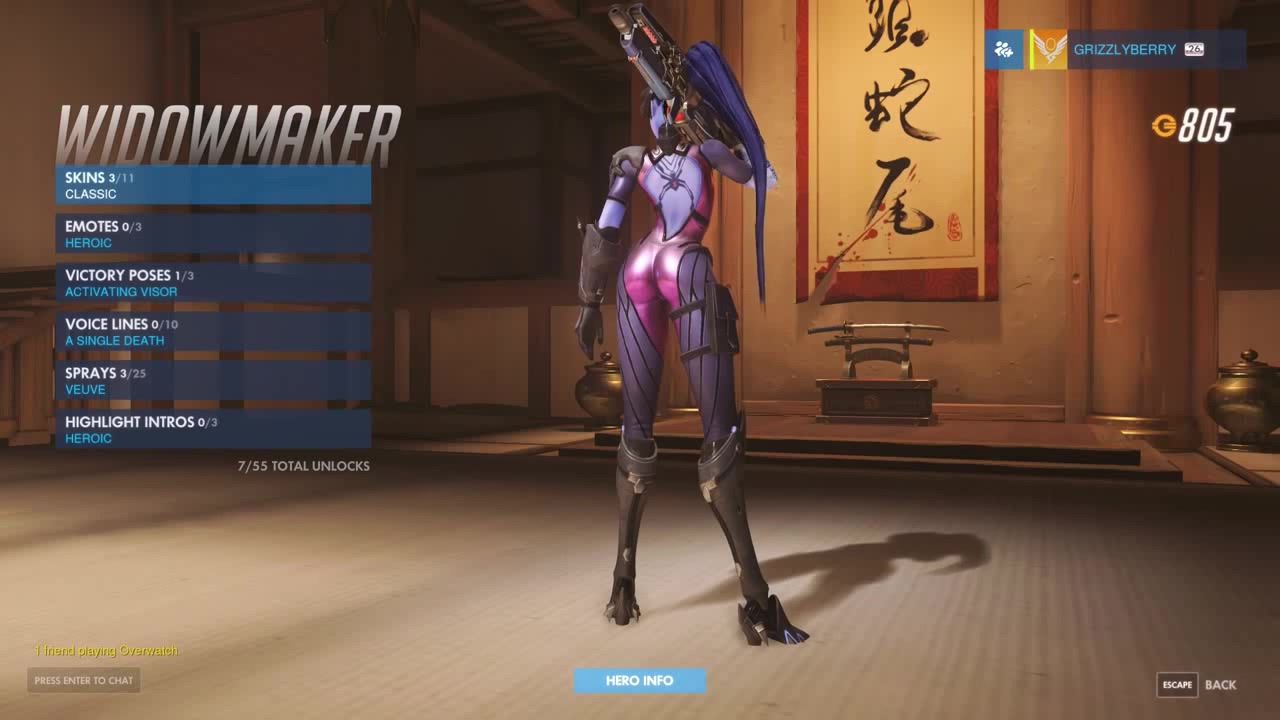This screenshot has height=720, width=1280.
Task: Open the VOICE LINES category
Action: (x=213, y=331)
